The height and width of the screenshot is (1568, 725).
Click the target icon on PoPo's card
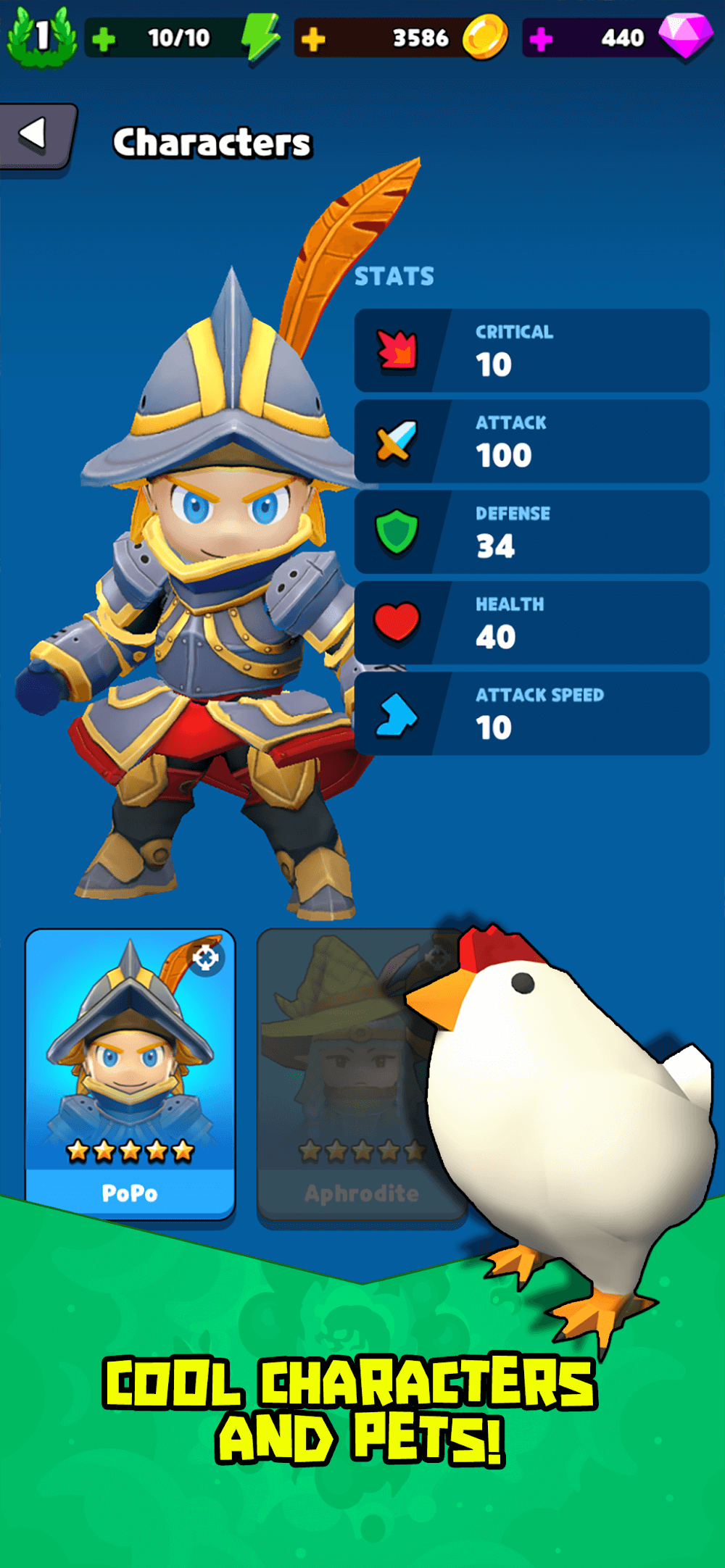point(207,958)
